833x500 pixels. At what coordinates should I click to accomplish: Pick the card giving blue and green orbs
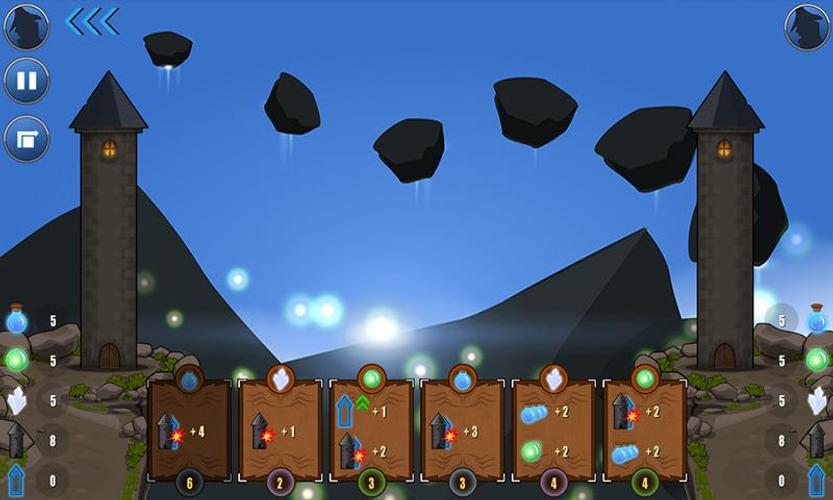coord(553,430)
